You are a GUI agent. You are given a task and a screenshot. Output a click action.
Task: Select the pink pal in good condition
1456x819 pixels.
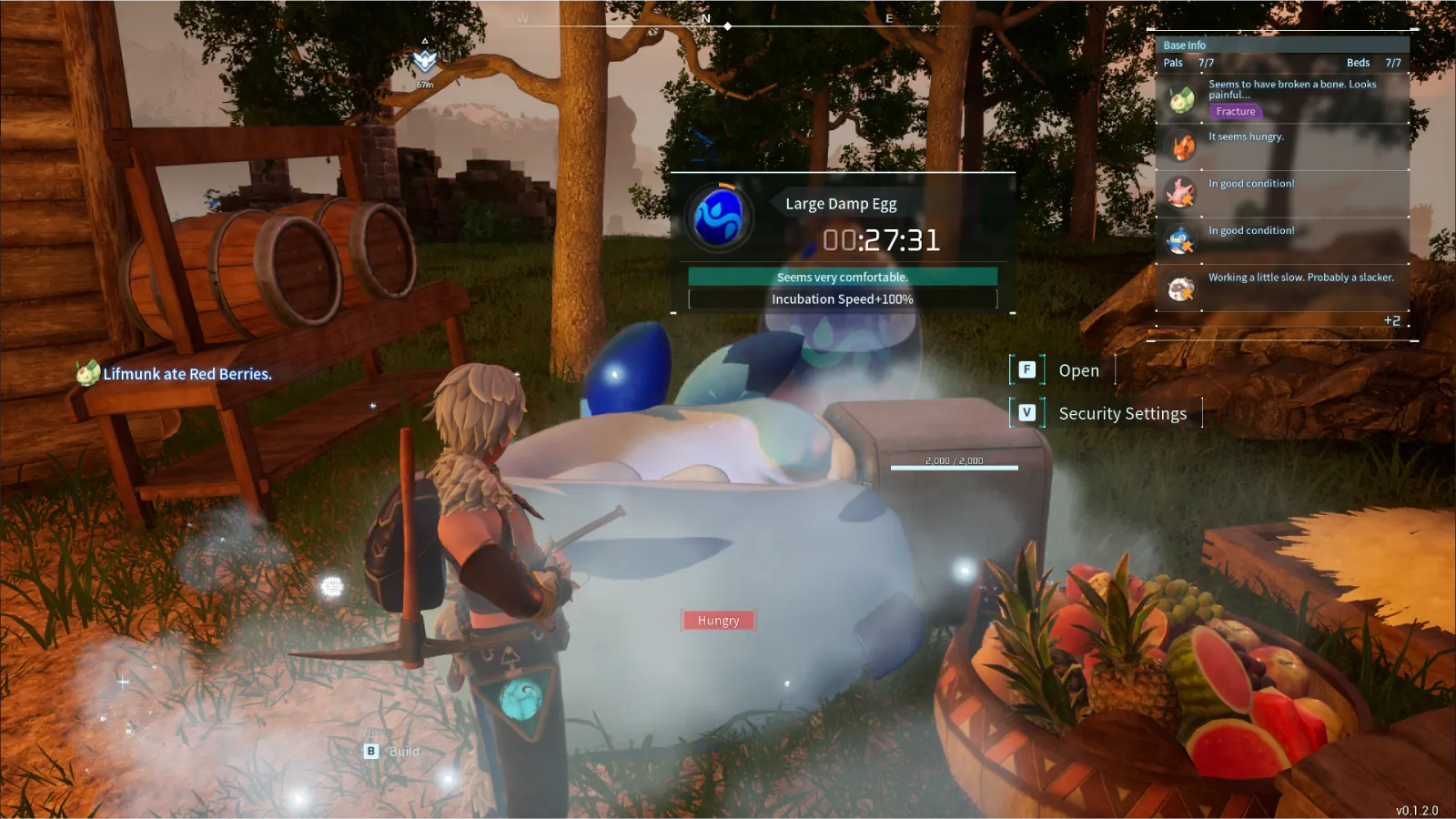tap(1282, 193)
